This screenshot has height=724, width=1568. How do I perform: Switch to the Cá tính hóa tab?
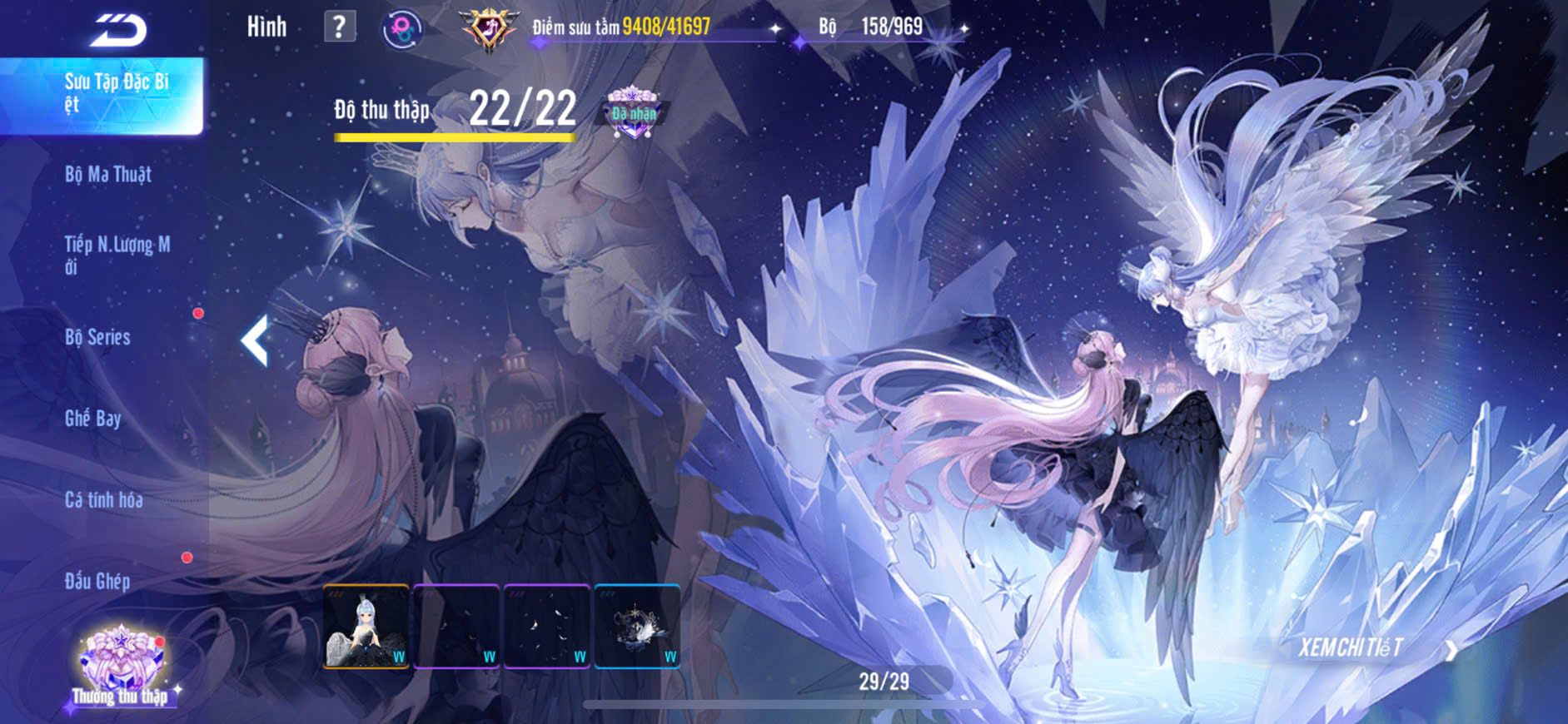(x=104, y=499)
